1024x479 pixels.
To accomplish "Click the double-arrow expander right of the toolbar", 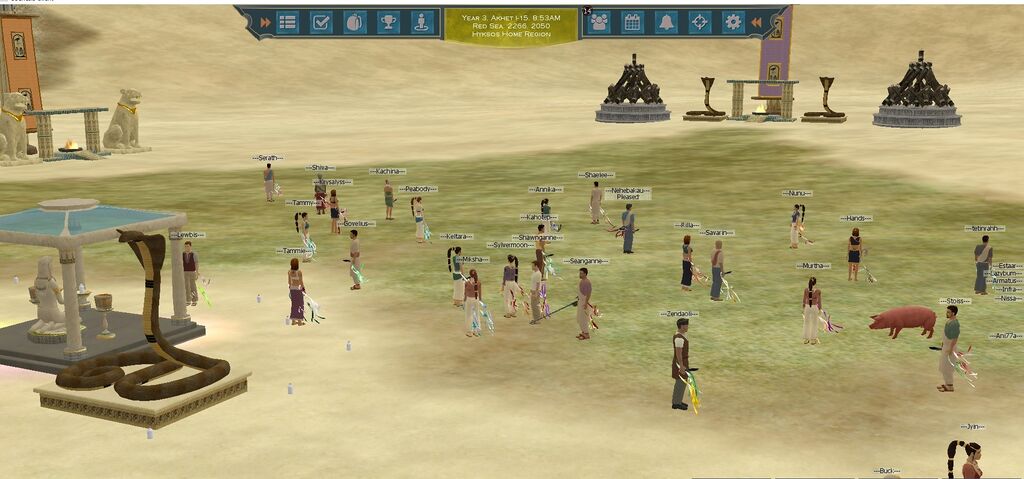I will [757, 21].
